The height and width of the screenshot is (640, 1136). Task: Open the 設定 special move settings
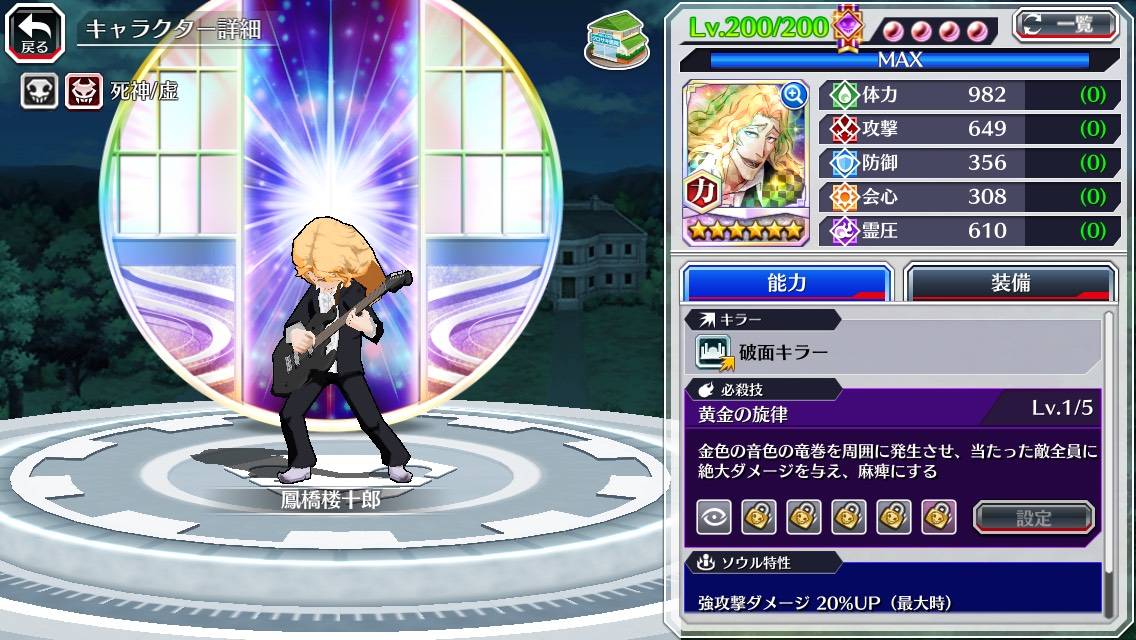coord(1034,517)
